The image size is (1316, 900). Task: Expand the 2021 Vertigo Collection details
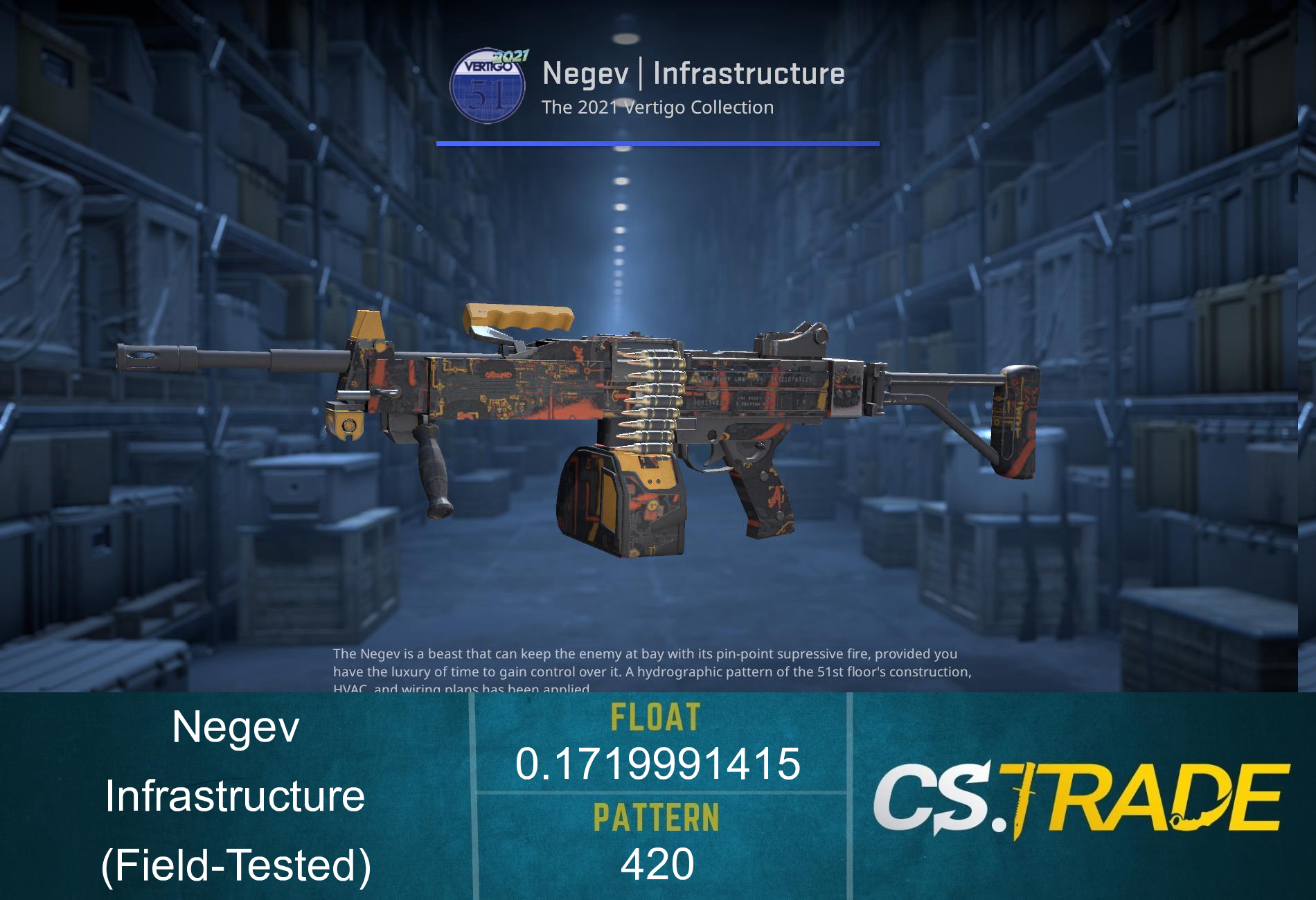coord(657,107)
